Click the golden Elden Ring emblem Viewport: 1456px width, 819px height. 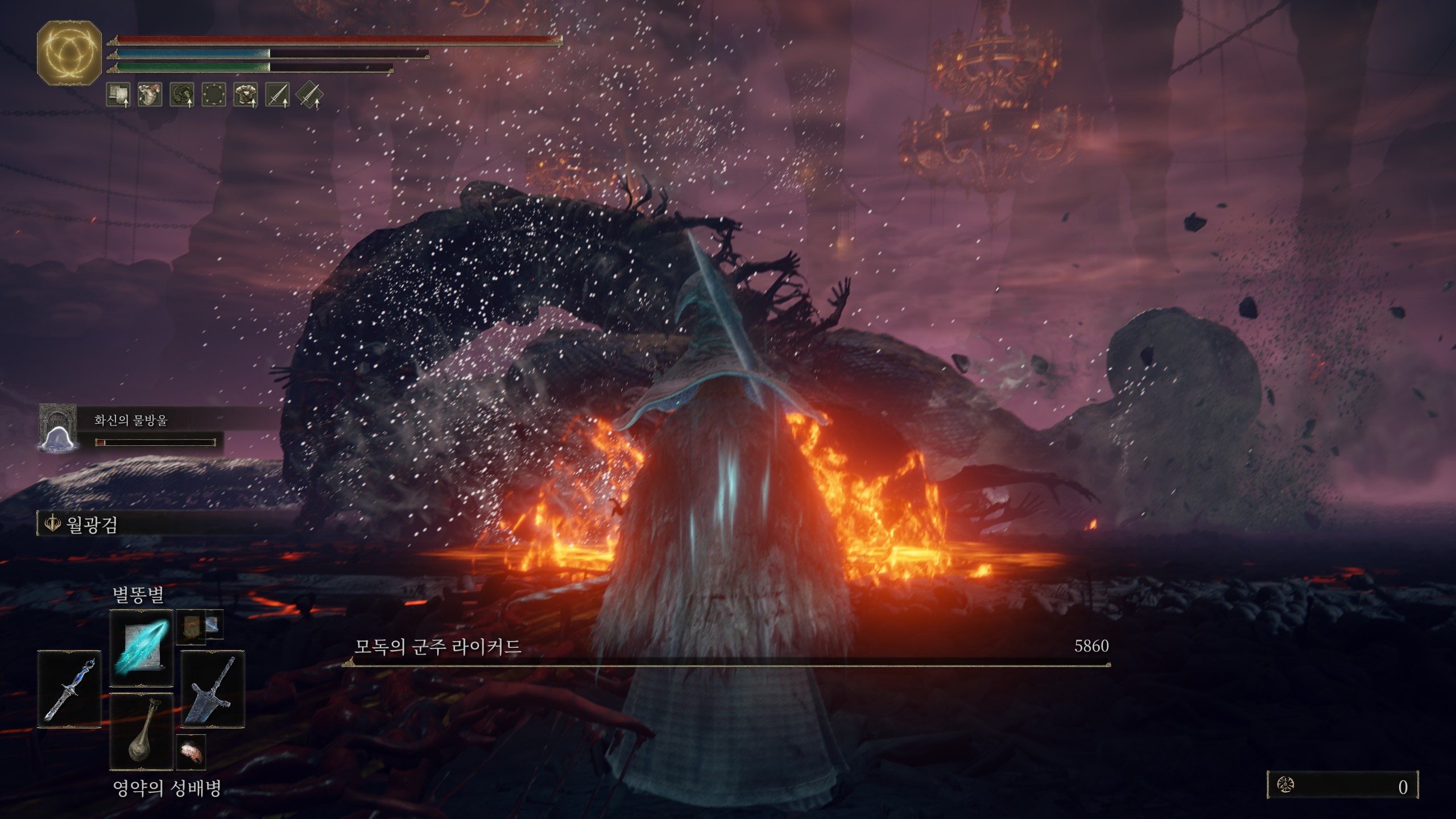69,53
